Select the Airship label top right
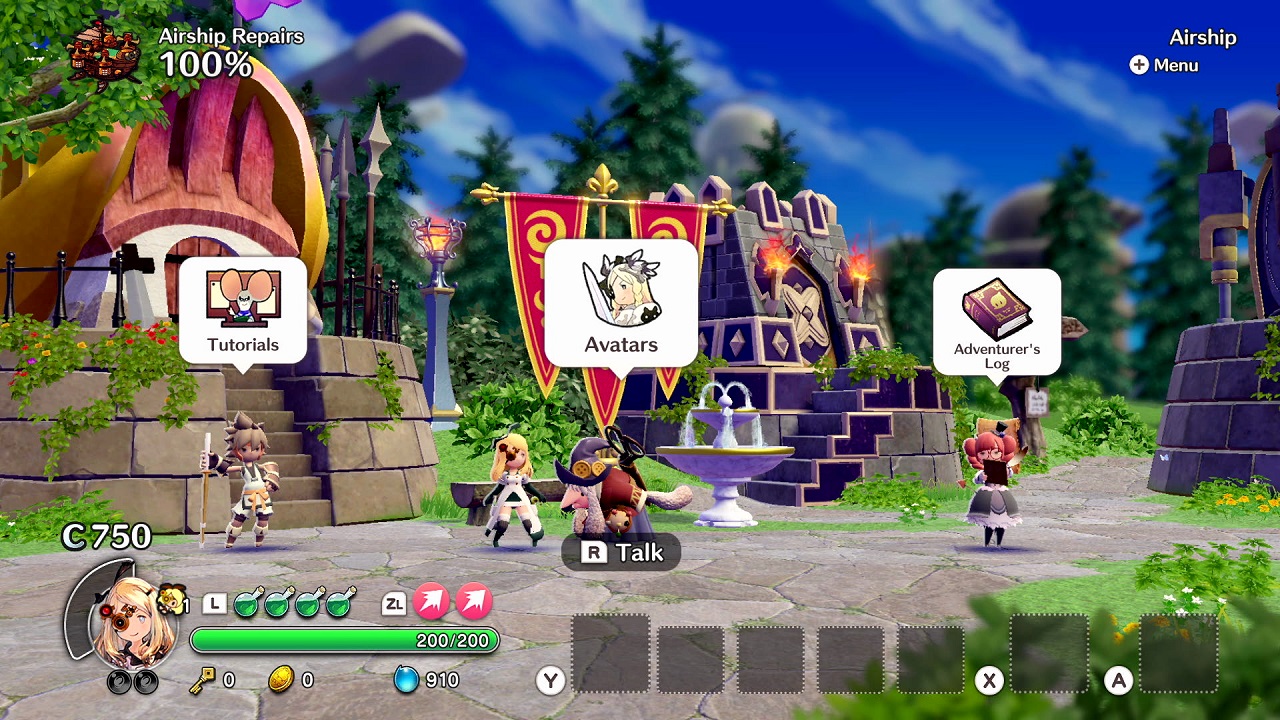The width and height of the screenshot is (1280, 720). [1202, 38]
